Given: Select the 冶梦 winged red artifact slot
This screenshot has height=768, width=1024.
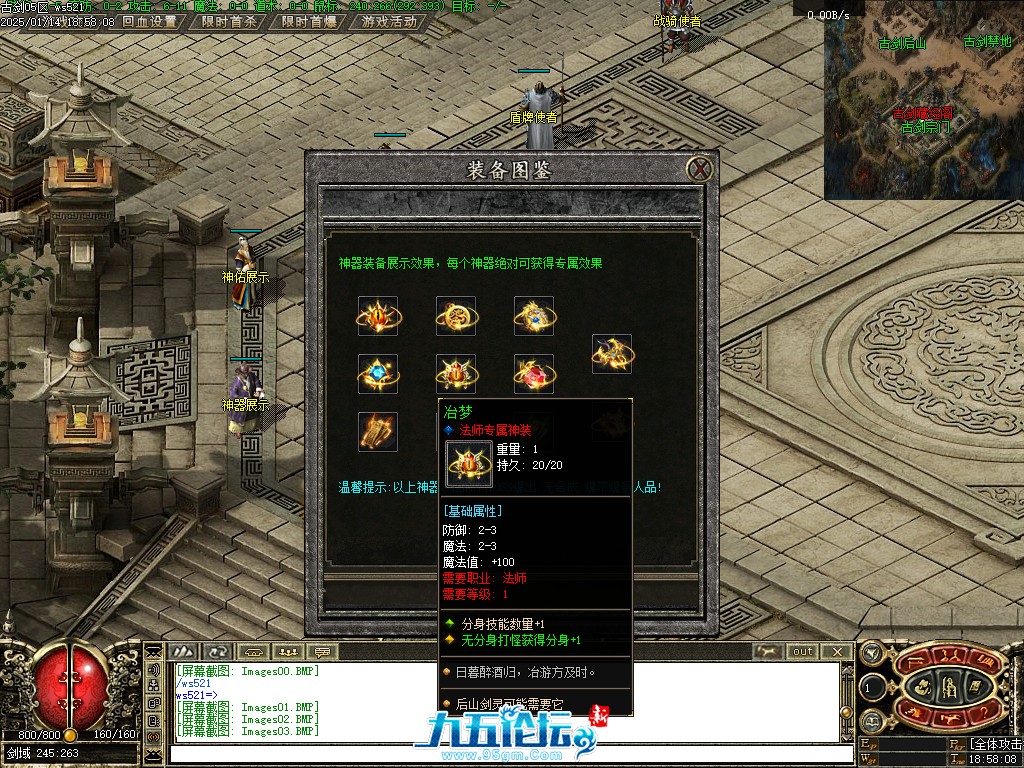Looking at the screenshot, I should tap(456, 374).
